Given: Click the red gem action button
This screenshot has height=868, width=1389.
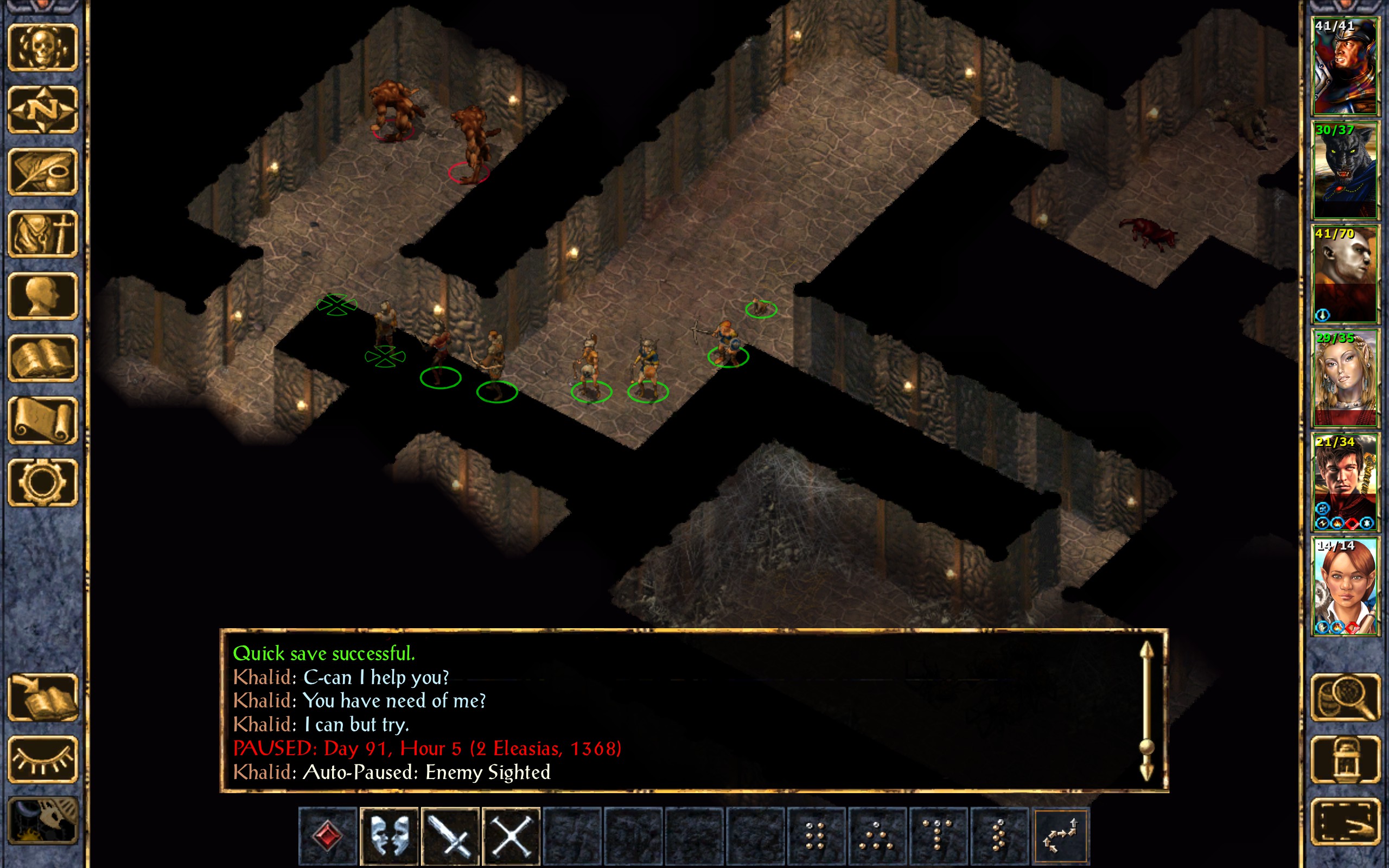Looking at the screenshot, I should [x=328, y=835].
